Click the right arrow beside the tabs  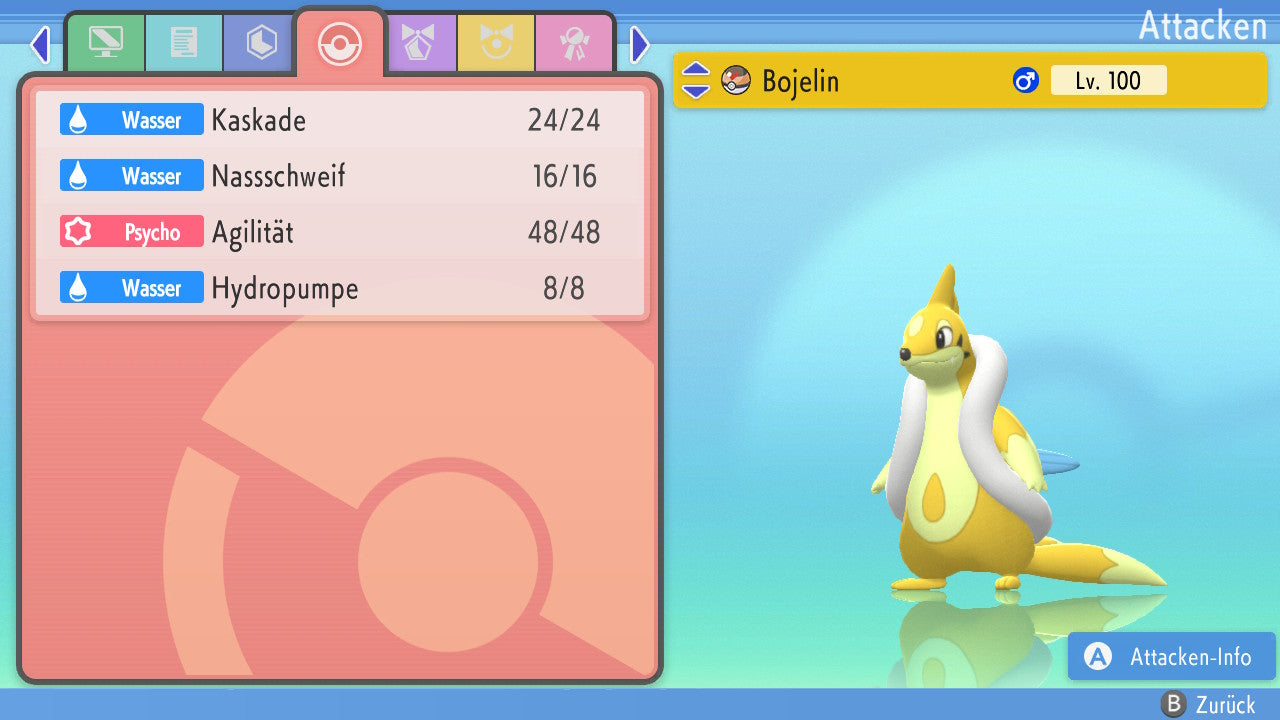[x=640, y=44]
